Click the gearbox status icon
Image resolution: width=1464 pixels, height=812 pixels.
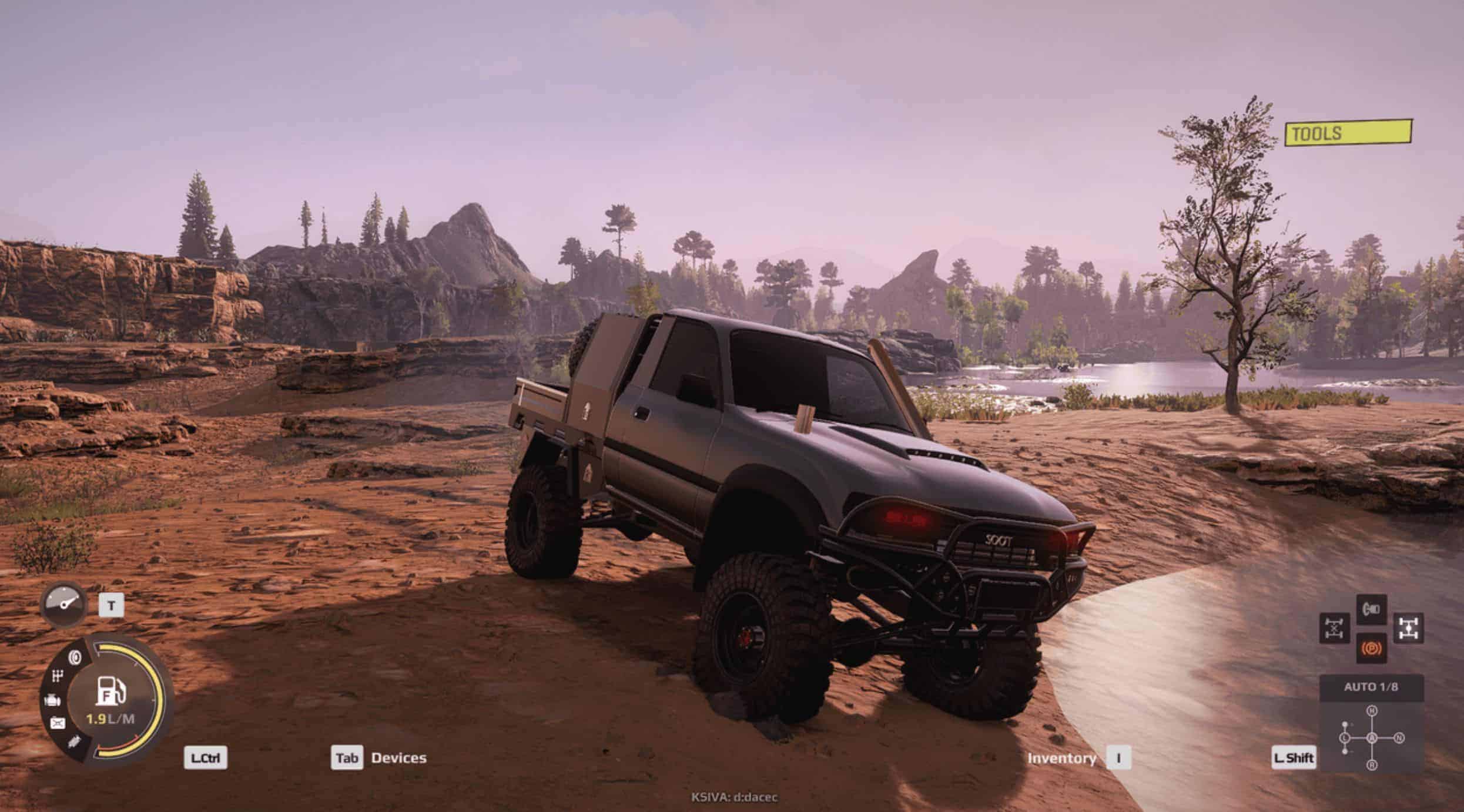click(x=57, y=677)
